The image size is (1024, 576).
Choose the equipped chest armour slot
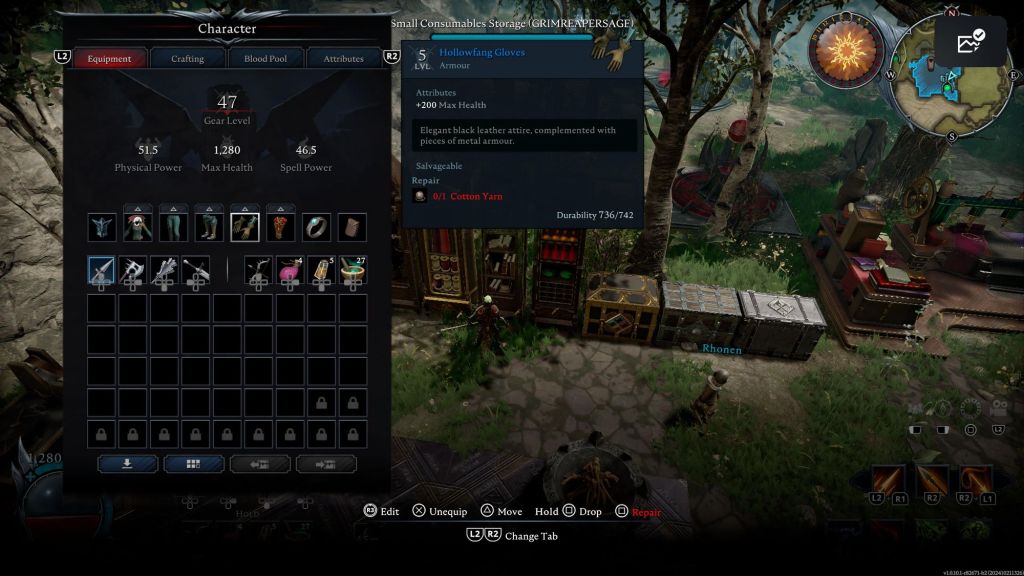138,227
